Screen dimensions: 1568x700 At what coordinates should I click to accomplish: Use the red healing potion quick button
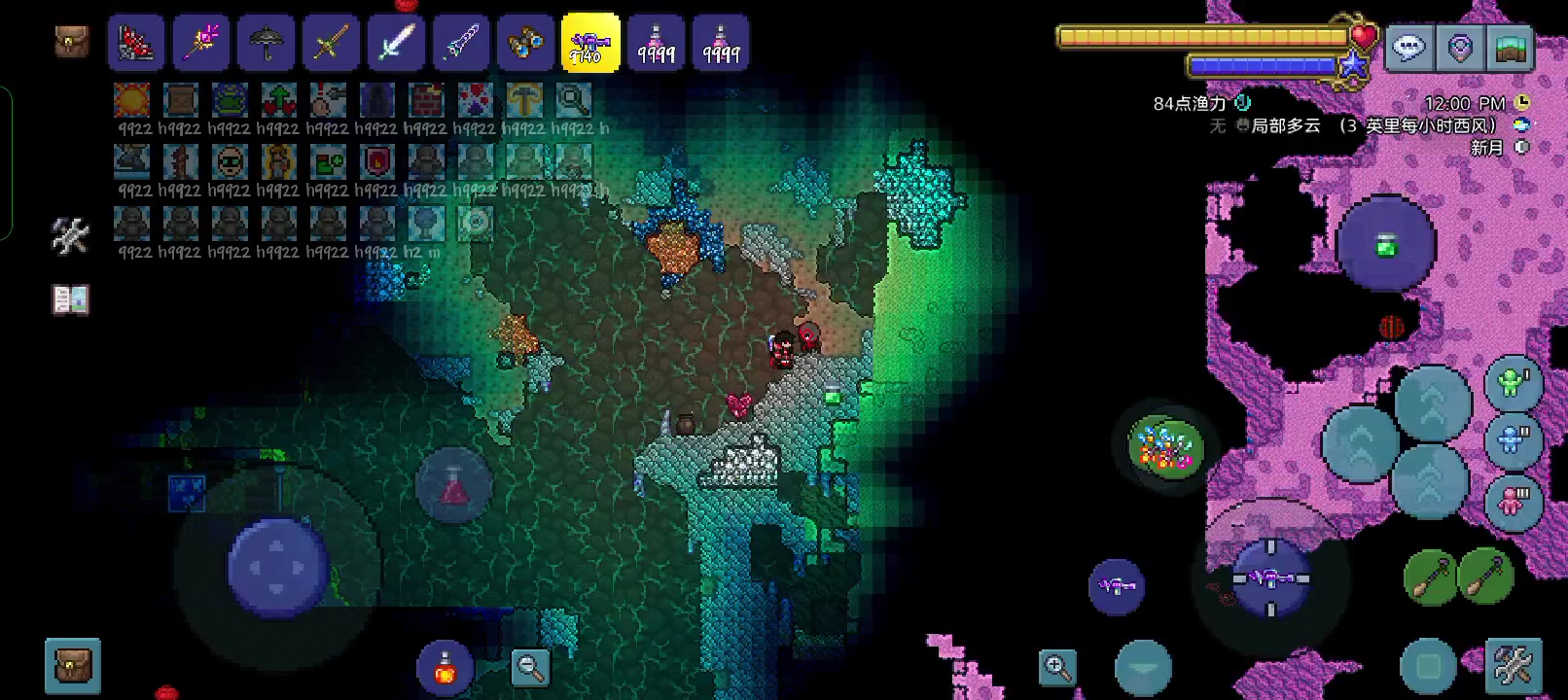pos(445,667)
